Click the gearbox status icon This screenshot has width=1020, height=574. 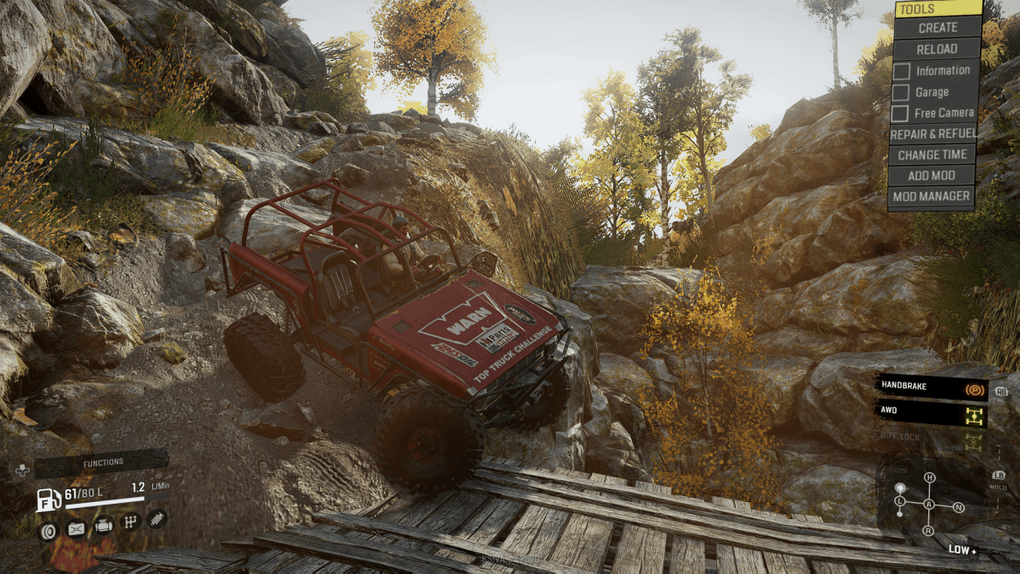[x=130, y=522]
